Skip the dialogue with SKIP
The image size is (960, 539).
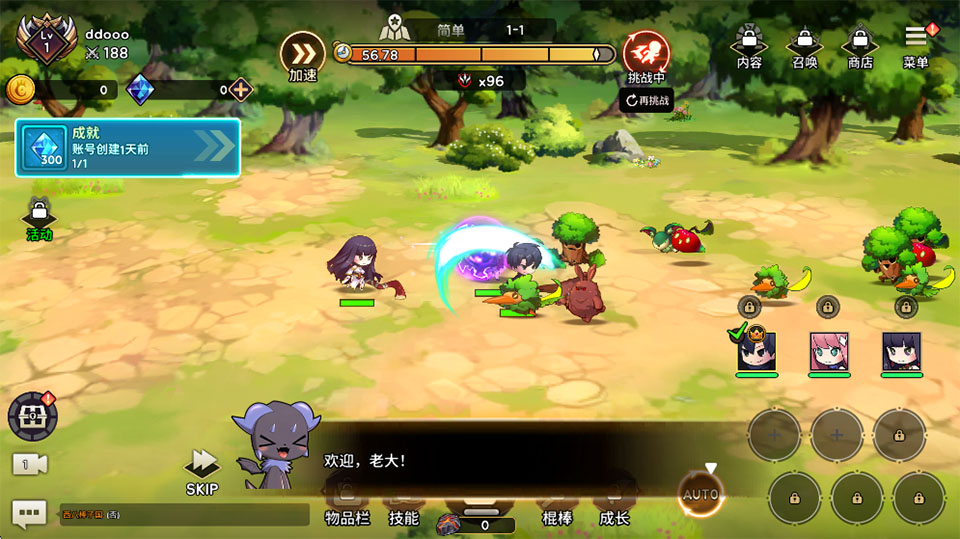202,470
